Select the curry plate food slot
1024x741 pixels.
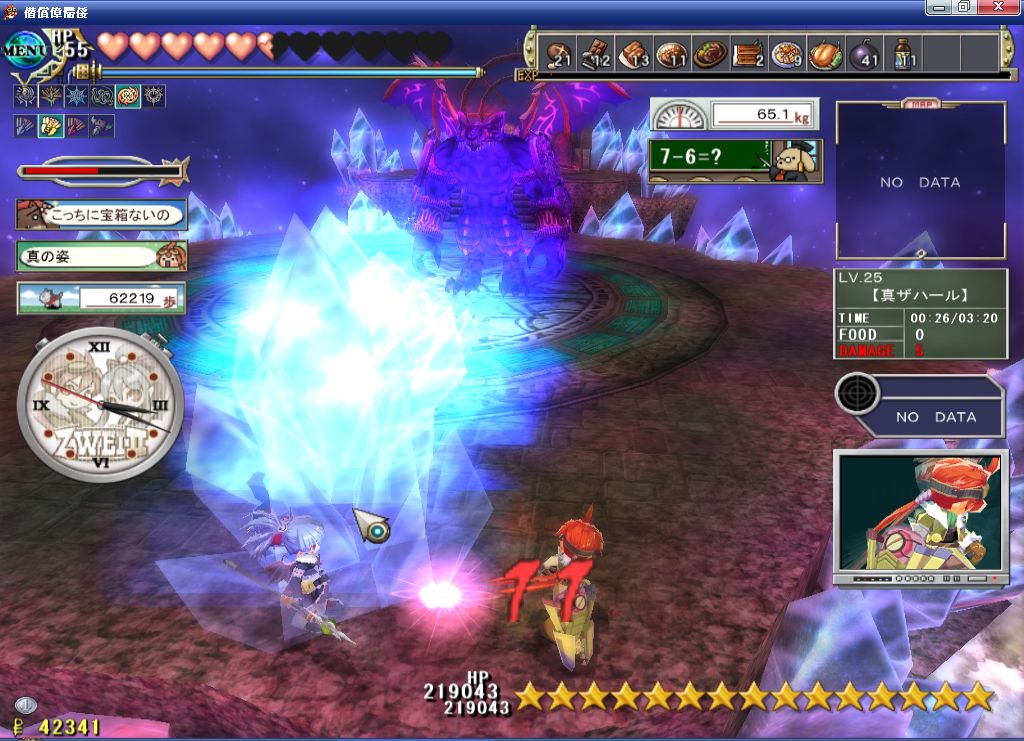coord(671,54)
